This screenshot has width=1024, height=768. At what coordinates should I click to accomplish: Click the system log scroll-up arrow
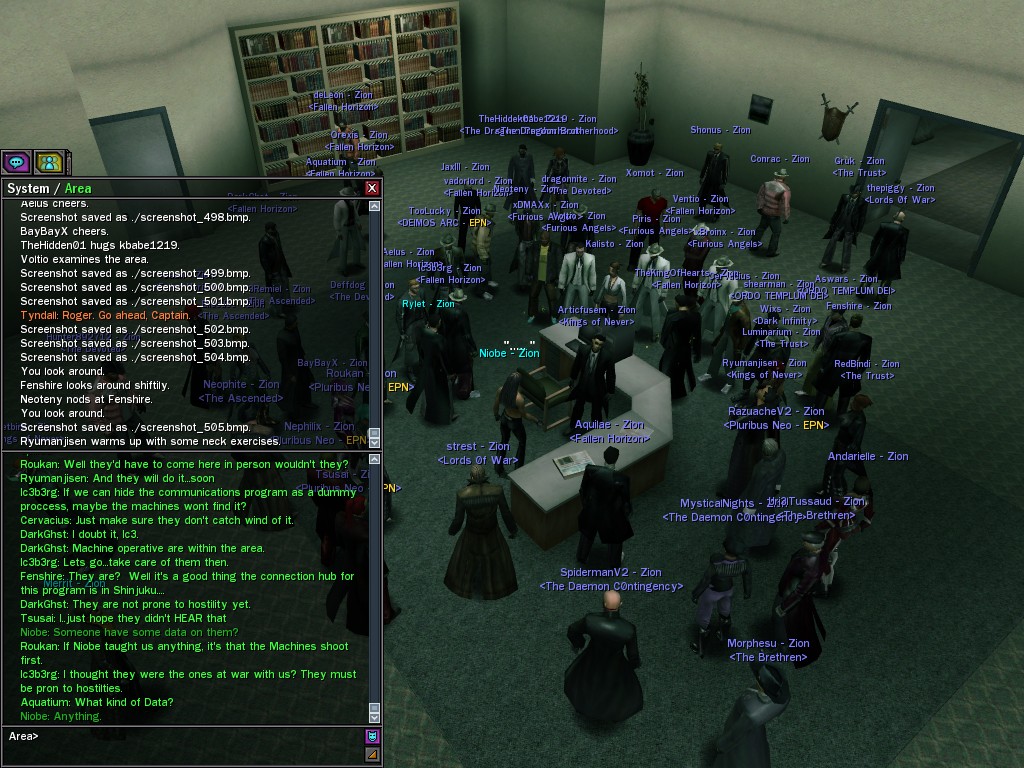pos(375,207)
